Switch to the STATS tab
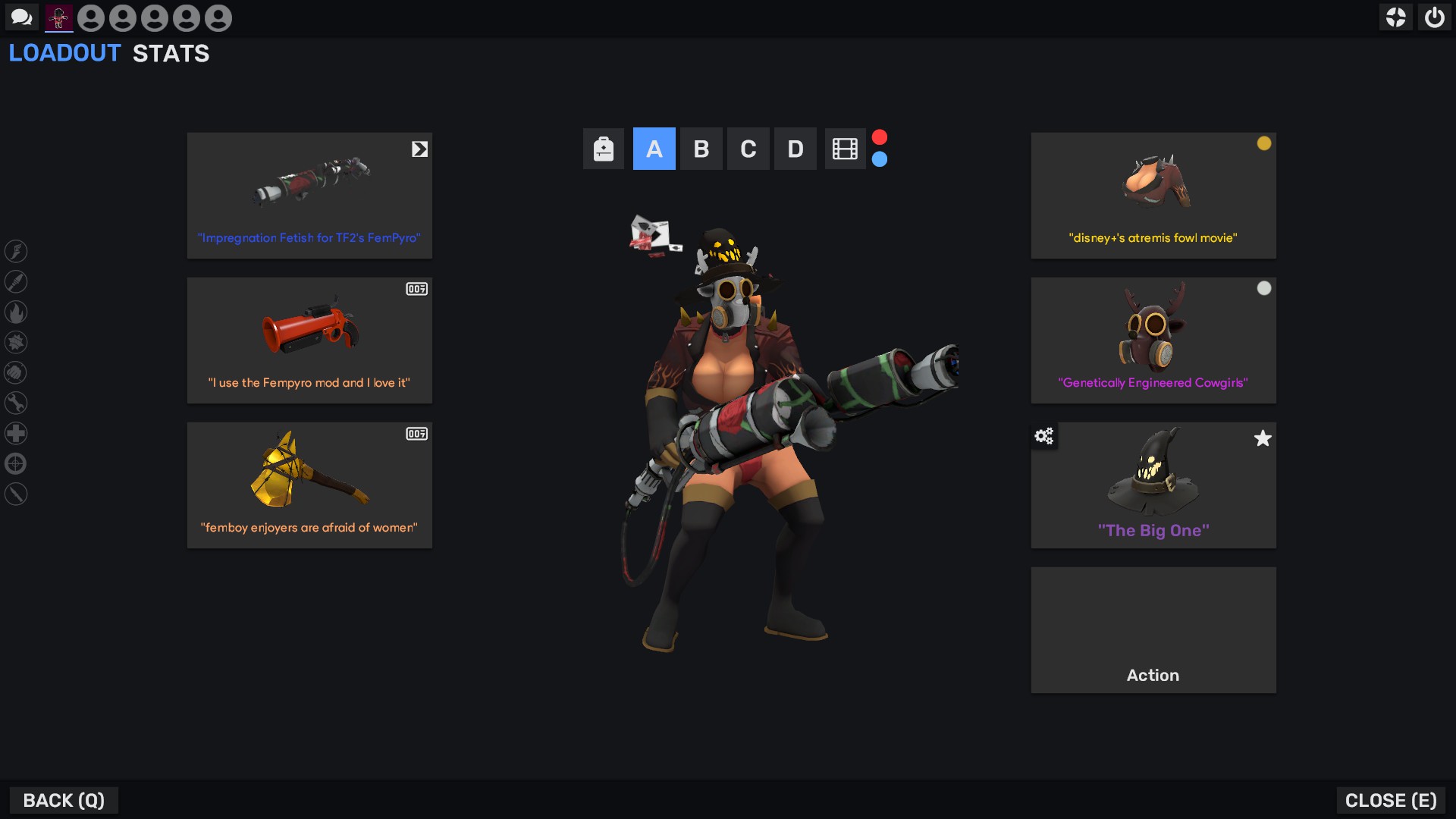Image resolution: width=1456 pixels, height=819 pixels. (171, 53)
